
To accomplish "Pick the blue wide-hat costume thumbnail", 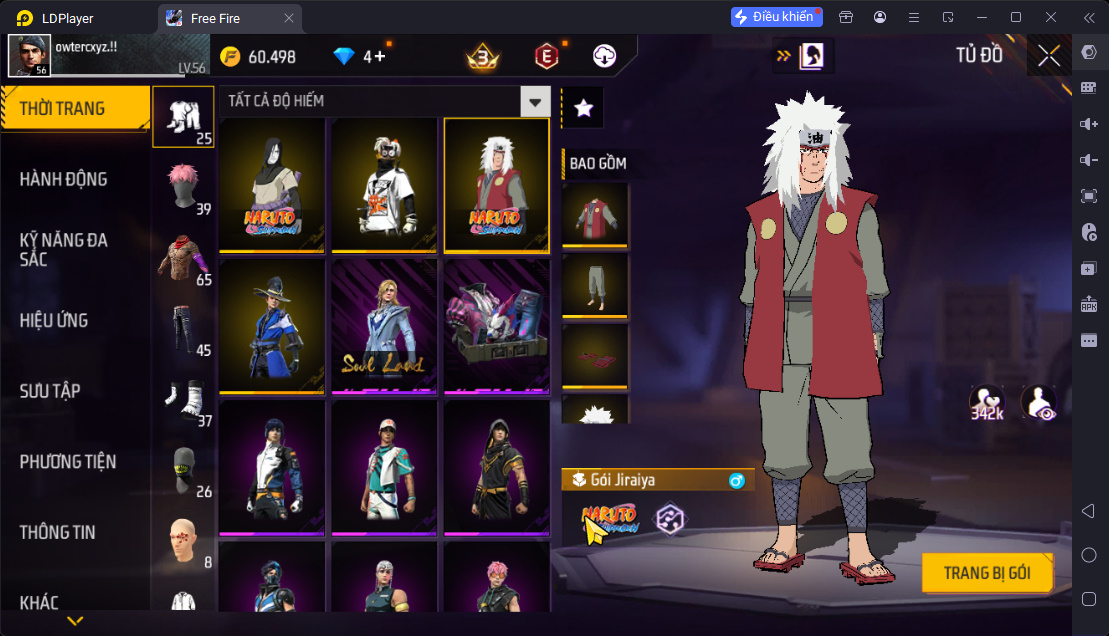I will 272,326.
